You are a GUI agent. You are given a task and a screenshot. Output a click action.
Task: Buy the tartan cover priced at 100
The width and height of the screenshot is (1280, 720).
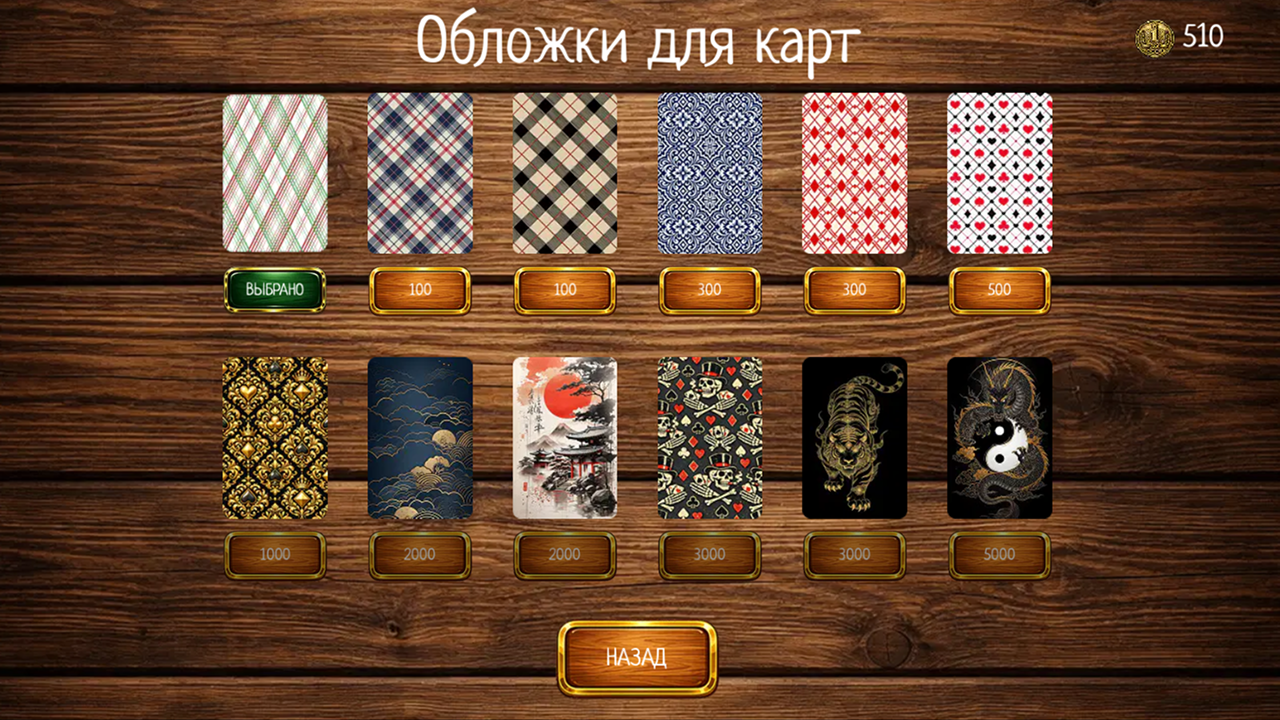419,289
